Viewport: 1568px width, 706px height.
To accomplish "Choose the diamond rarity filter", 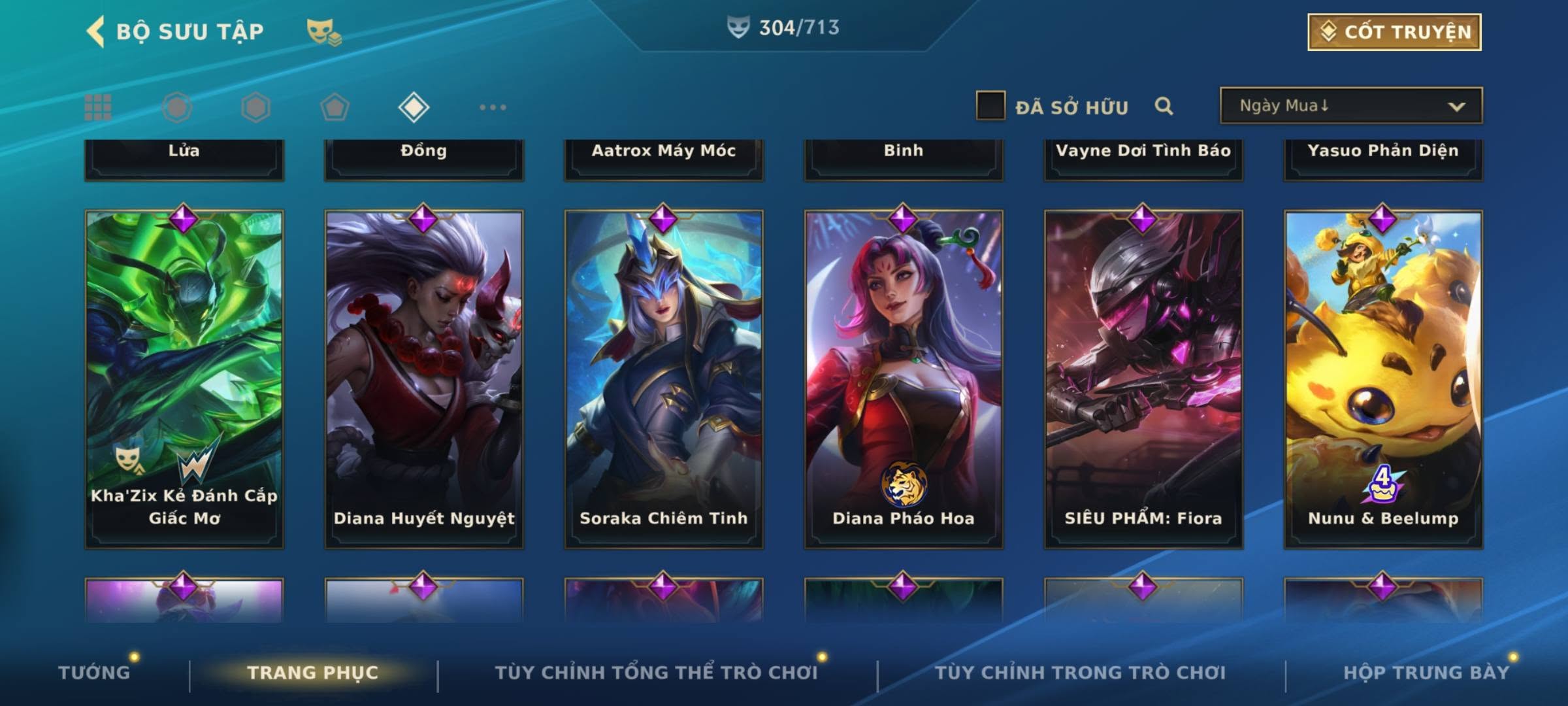I will coord(414,107).
